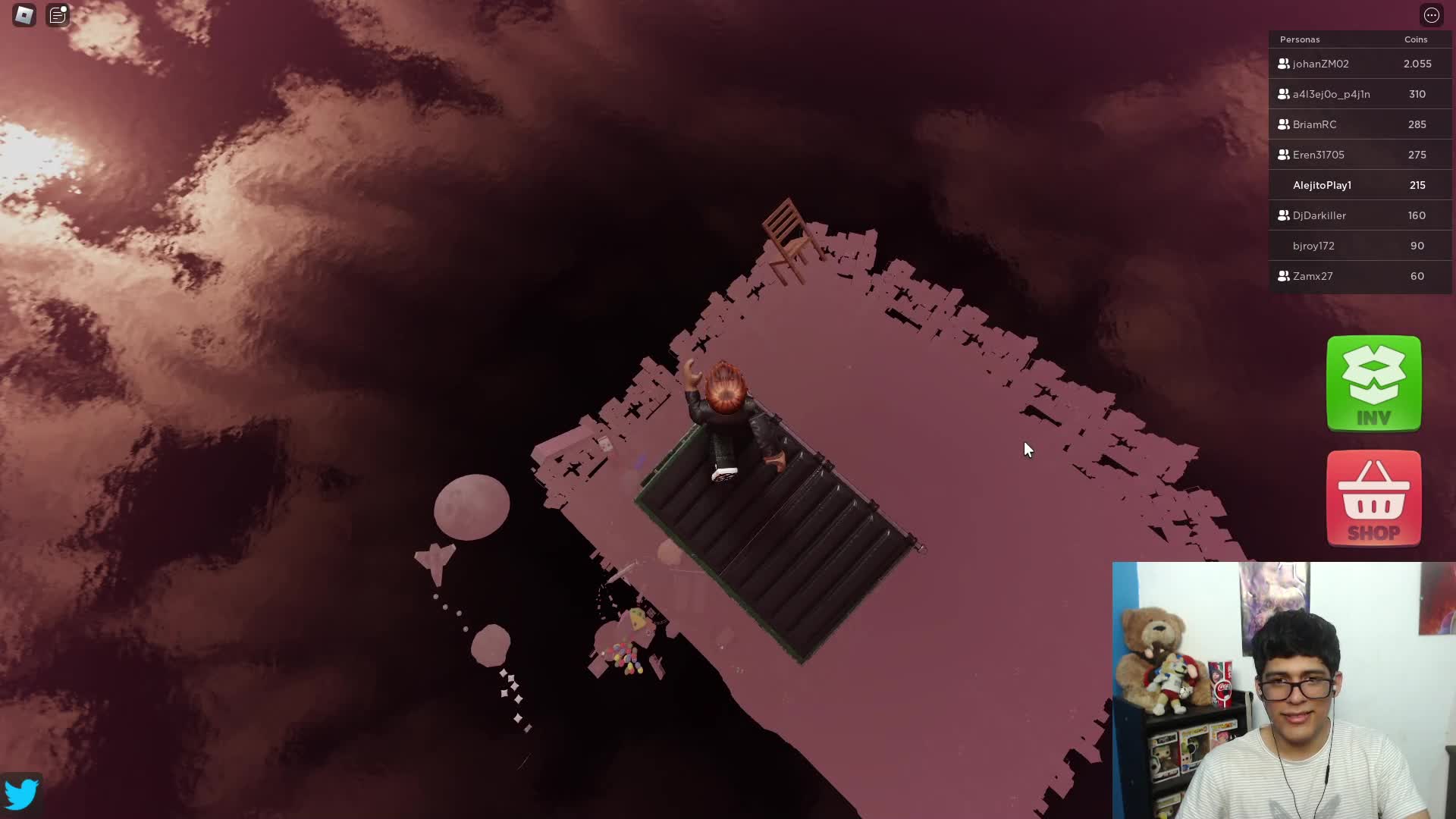Open the Roblox main menu
The height and width of the screenshot is (819, 1456).
click(x=24, y=15)
